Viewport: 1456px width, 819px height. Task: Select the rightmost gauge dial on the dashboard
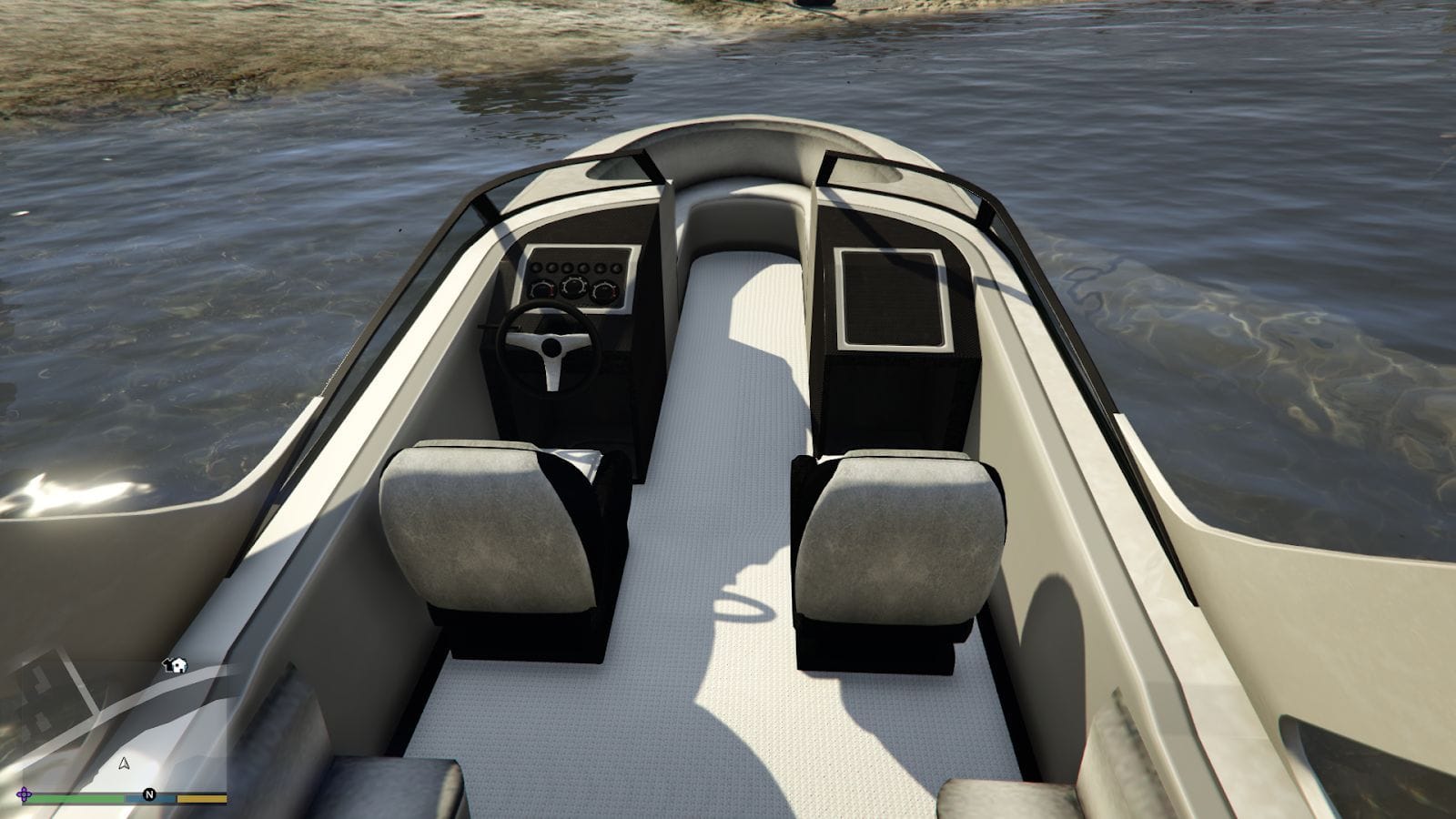pyautogui.click(x=604, y=291)
